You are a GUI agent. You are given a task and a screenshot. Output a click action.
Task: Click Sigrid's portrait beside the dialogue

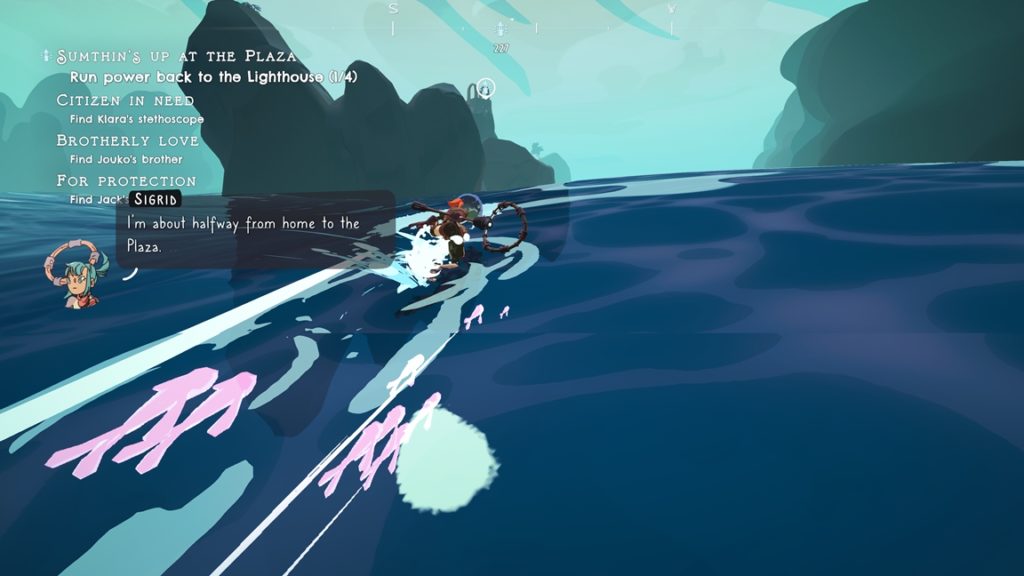(x=75, y=270)
